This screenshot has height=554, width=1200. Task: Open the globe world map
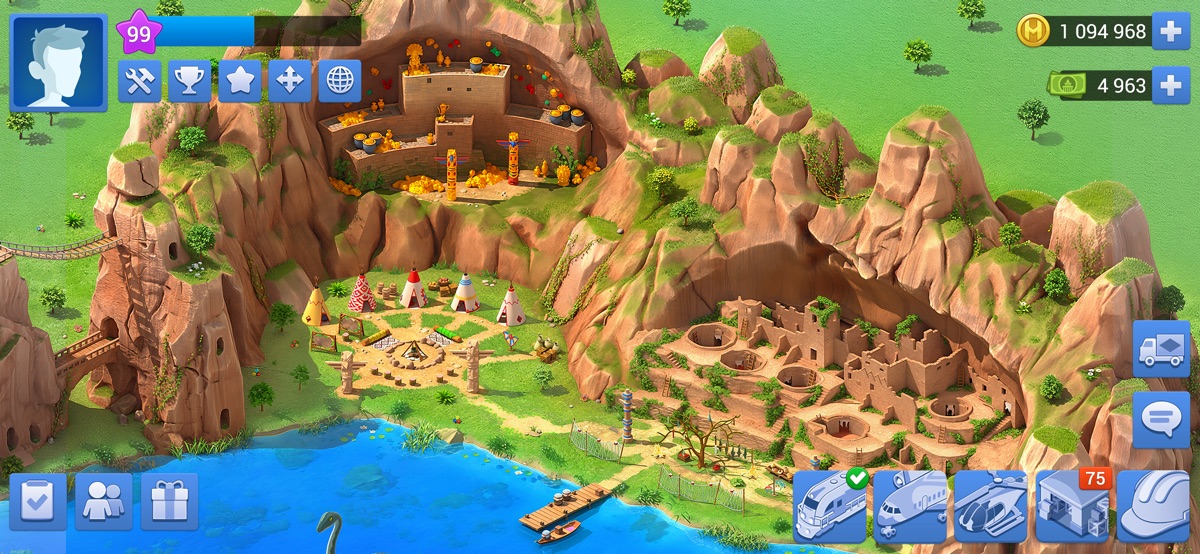pos(339,81)
